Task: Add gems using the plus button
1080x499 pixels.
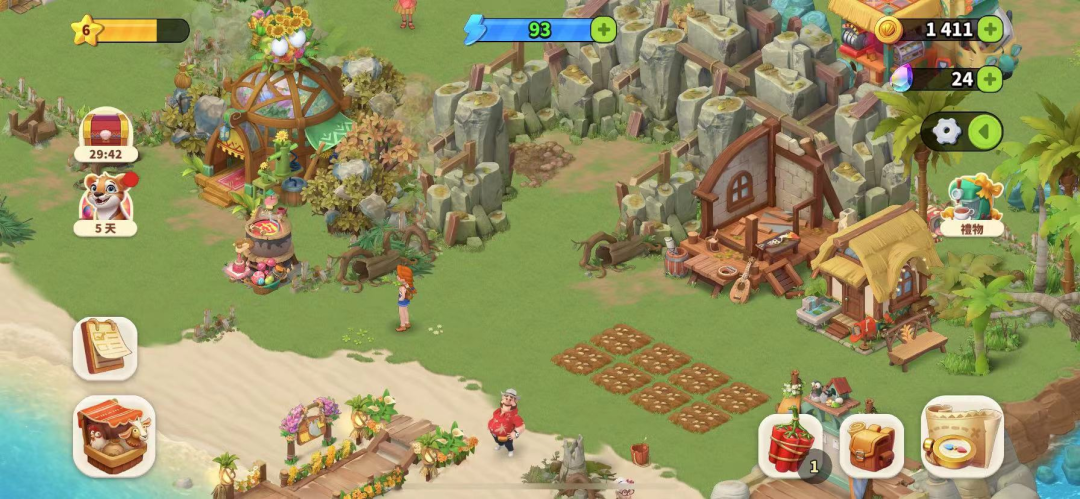Action: click(x=990, y=78)
